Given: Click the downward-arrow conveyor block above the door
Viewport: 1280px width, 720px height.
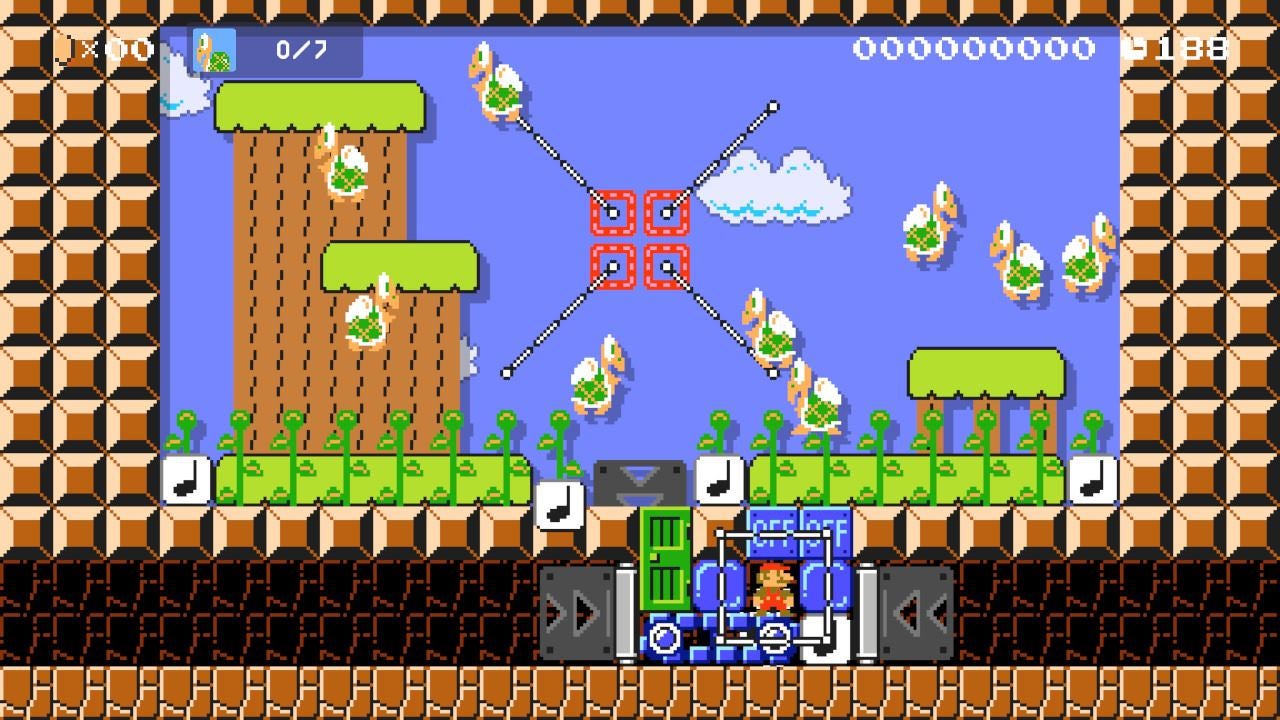Looking at the screenshot, I should click(640, 478).
